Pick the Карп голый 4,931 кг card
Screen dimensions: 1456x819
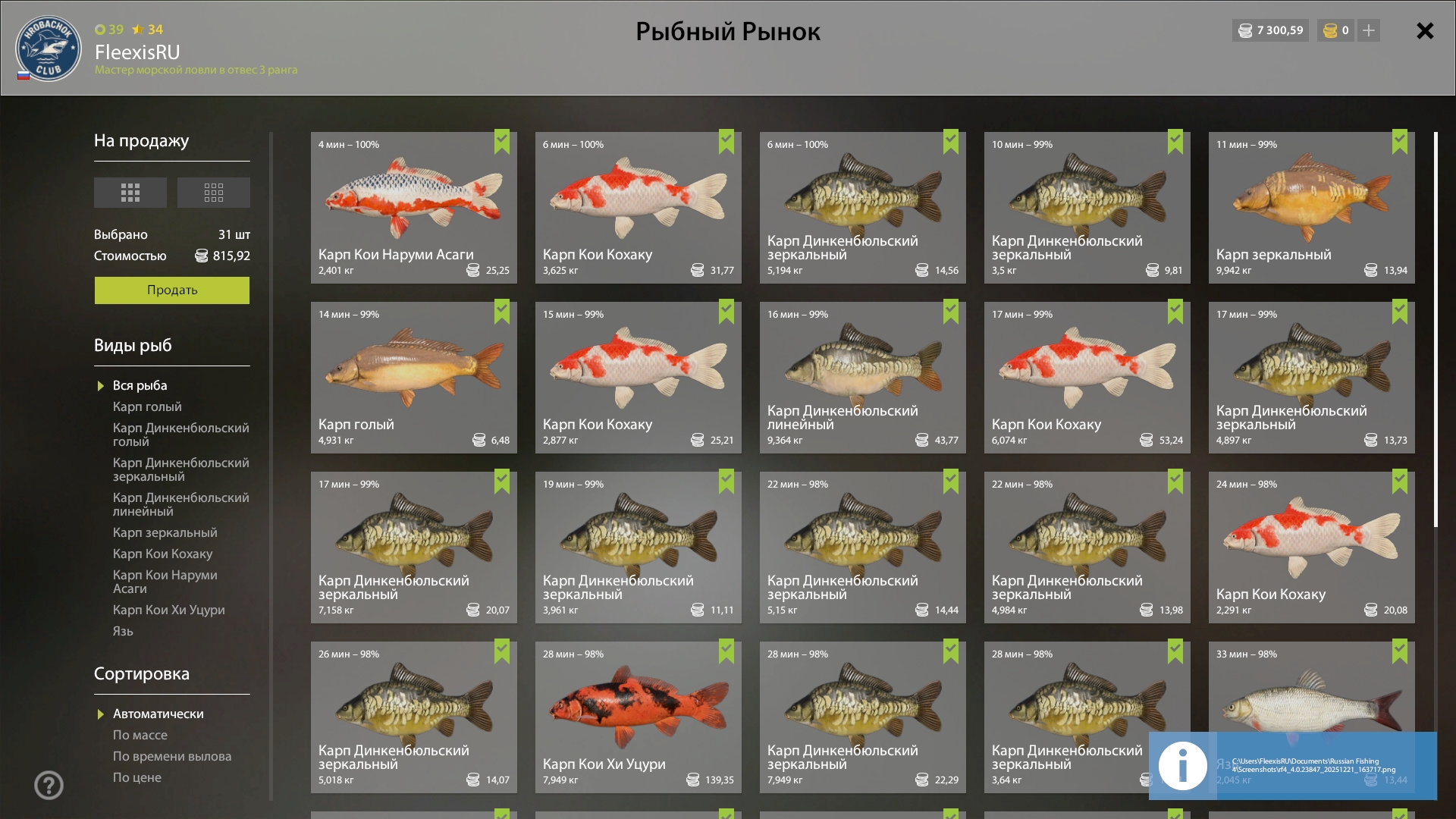pos(413,378)
